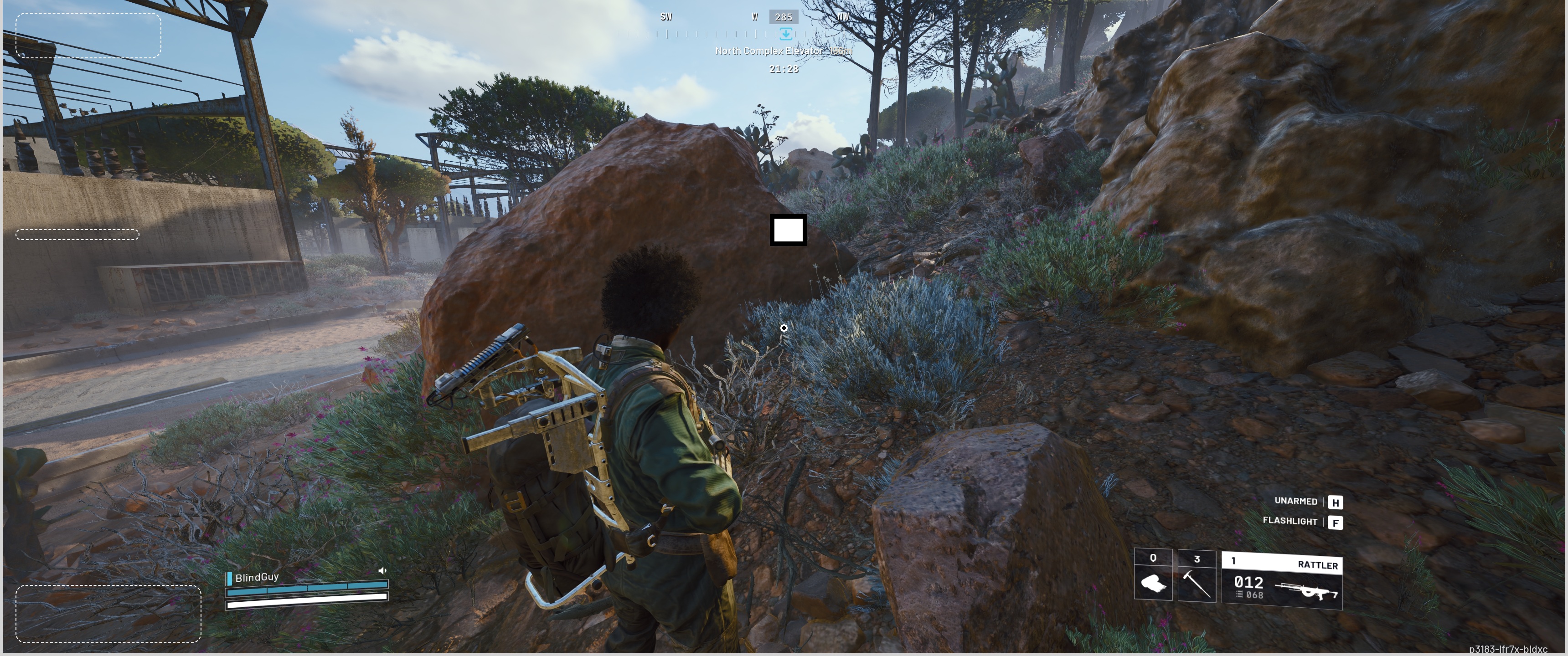Image resolution: width=1568 pixels, height=656 pixels.
Task: Toggle the flashlight via the FLASHLIGHT control
Action: point(1290,522)
